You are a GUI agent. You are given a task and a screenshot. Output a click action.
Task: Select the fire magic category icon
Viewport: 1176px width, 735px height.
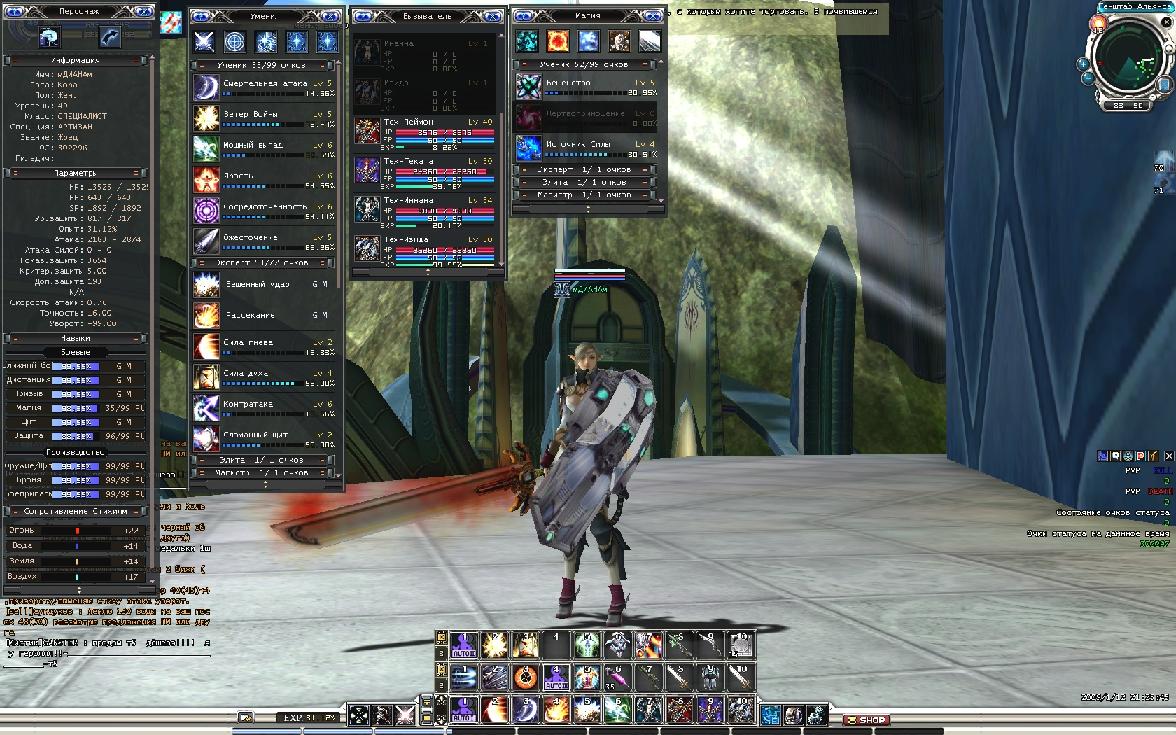coord(557,41)
